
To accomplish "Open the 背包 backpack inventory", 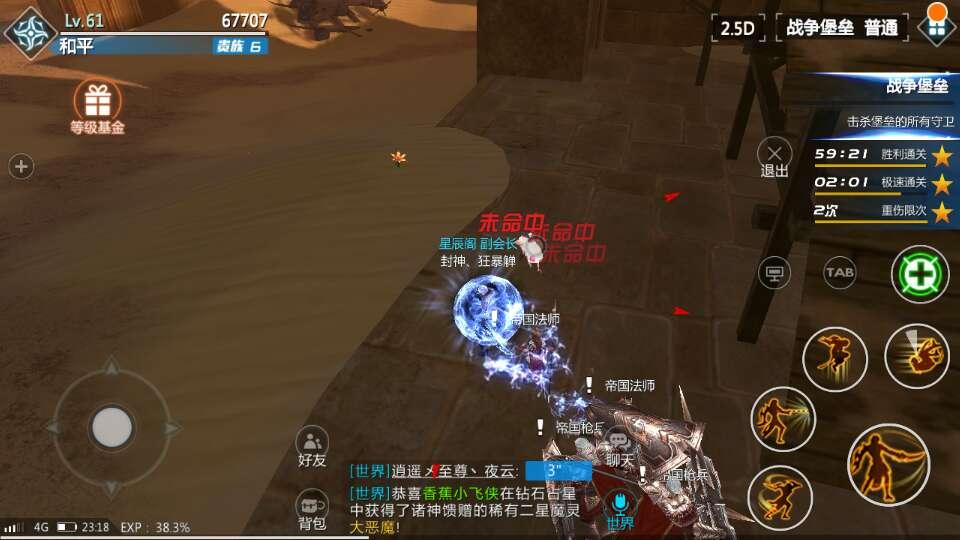I will (312, 510).
